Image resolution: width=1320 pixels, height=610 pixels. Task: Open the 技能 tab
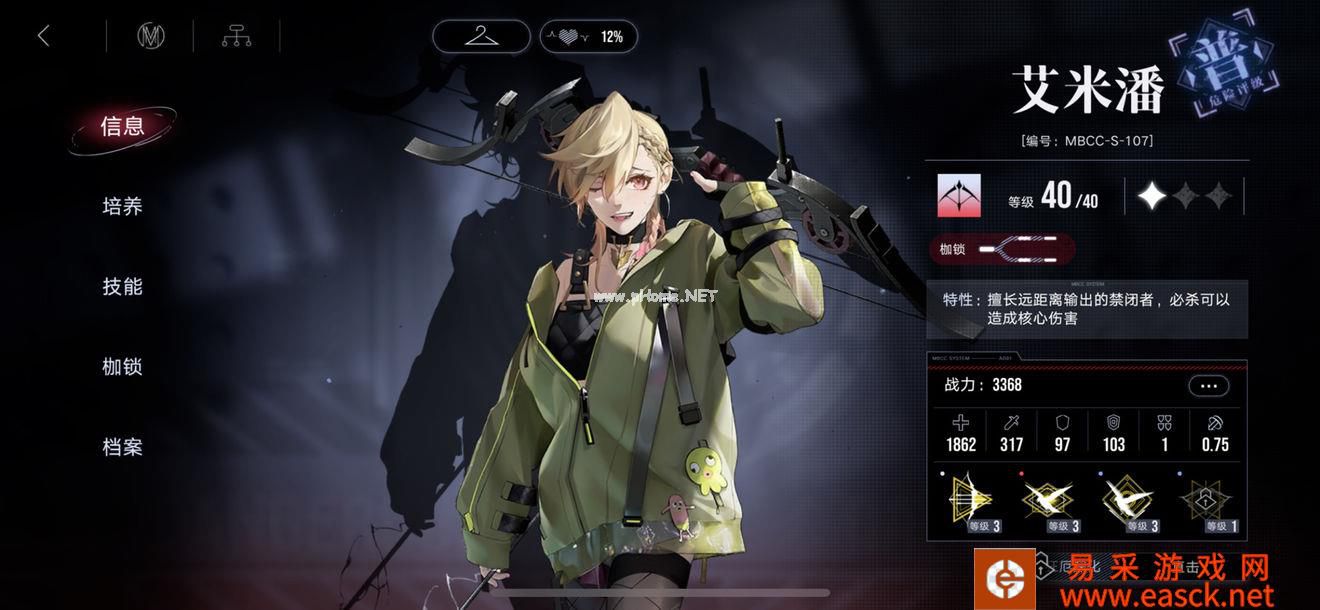[122, 287]
